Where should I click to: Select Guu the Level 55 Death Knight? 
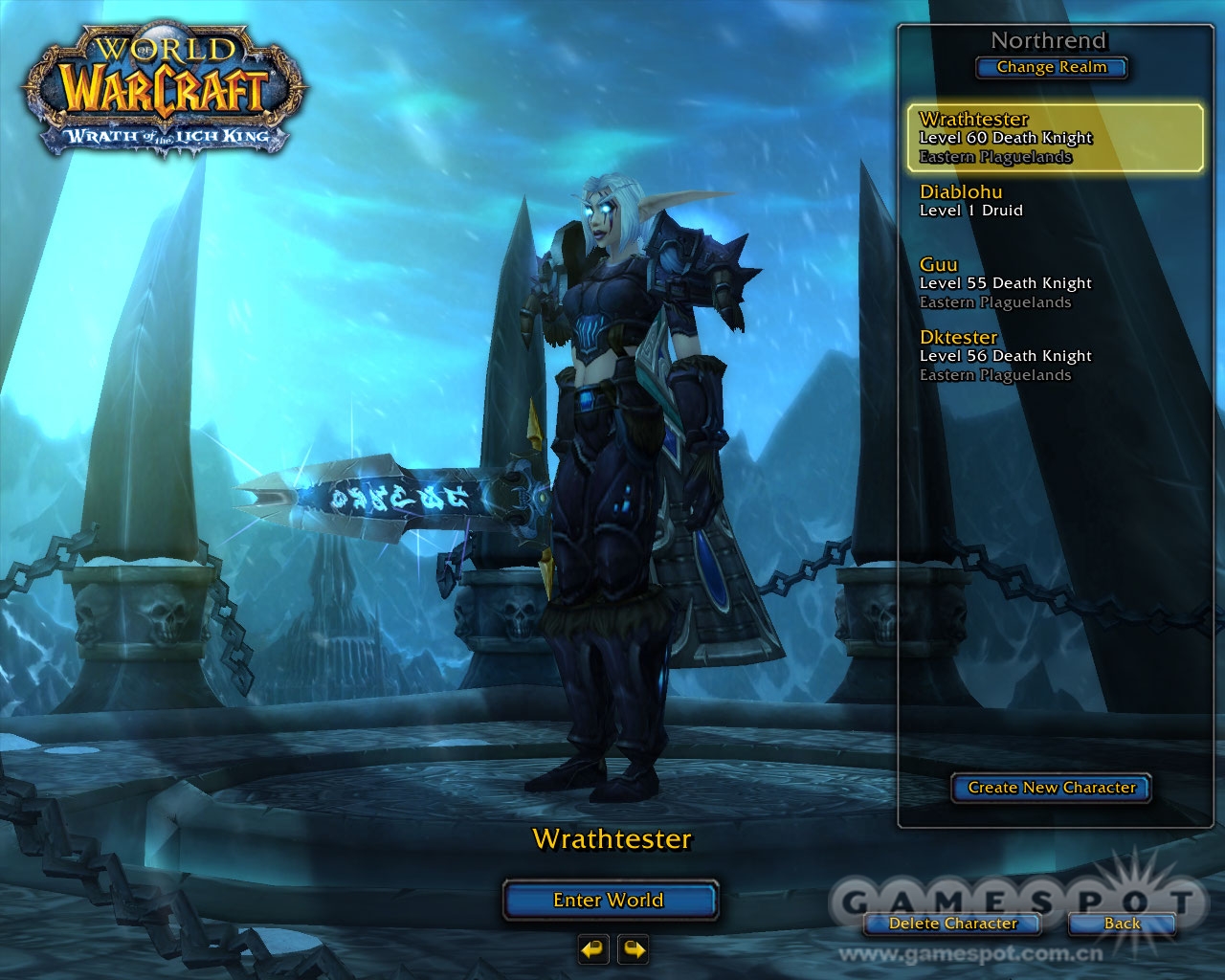(1055, 282)
